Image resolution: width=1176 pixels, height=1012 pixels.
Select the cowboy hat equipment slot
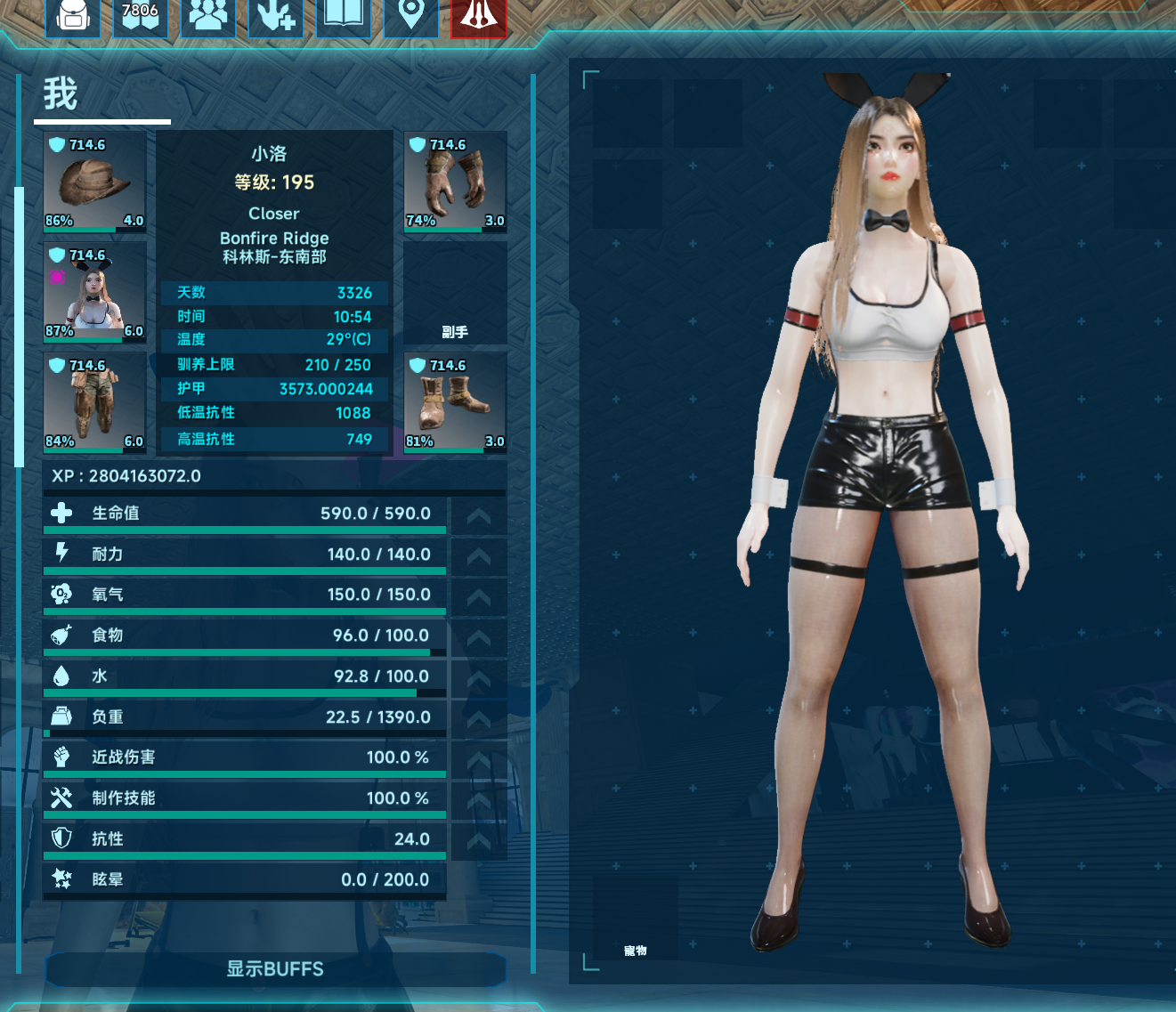click(x=95, y=182)
